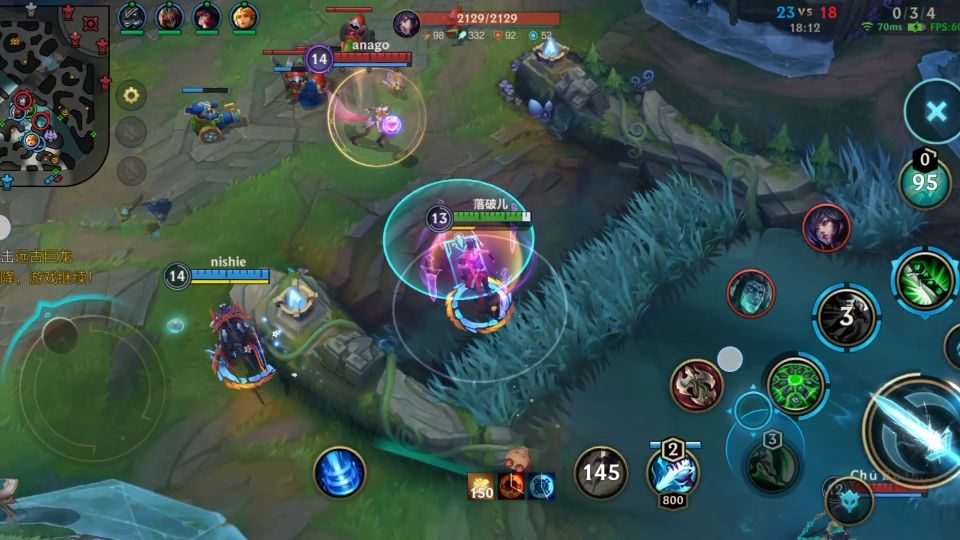Tap the purple-haired champion portrait beside the health bar
Screen dimensions: 960x540
click(406, 24)
